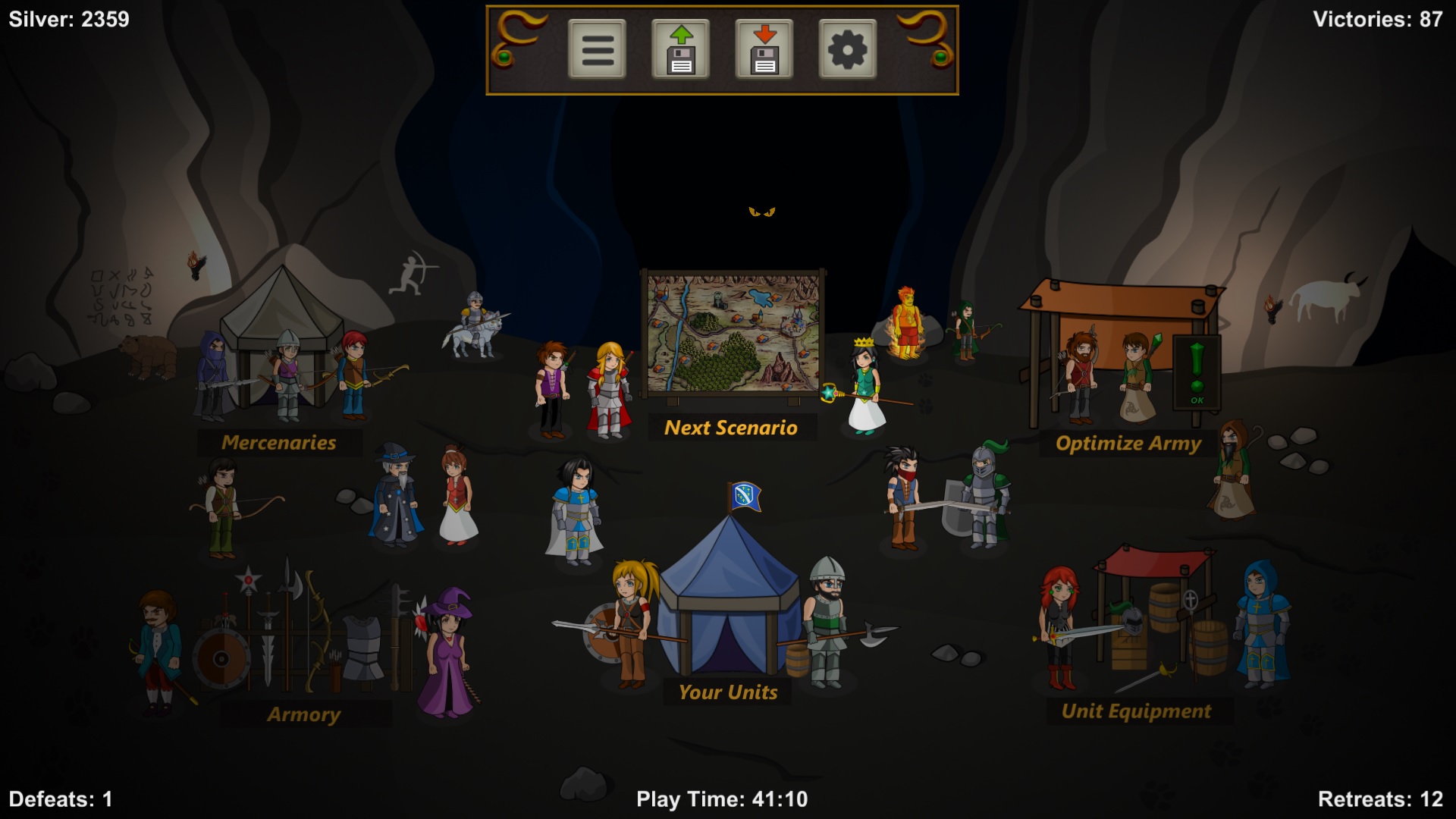
Task: Open the Optimize Army screen
Action: pyautogui.click(x=1128, y=443)
